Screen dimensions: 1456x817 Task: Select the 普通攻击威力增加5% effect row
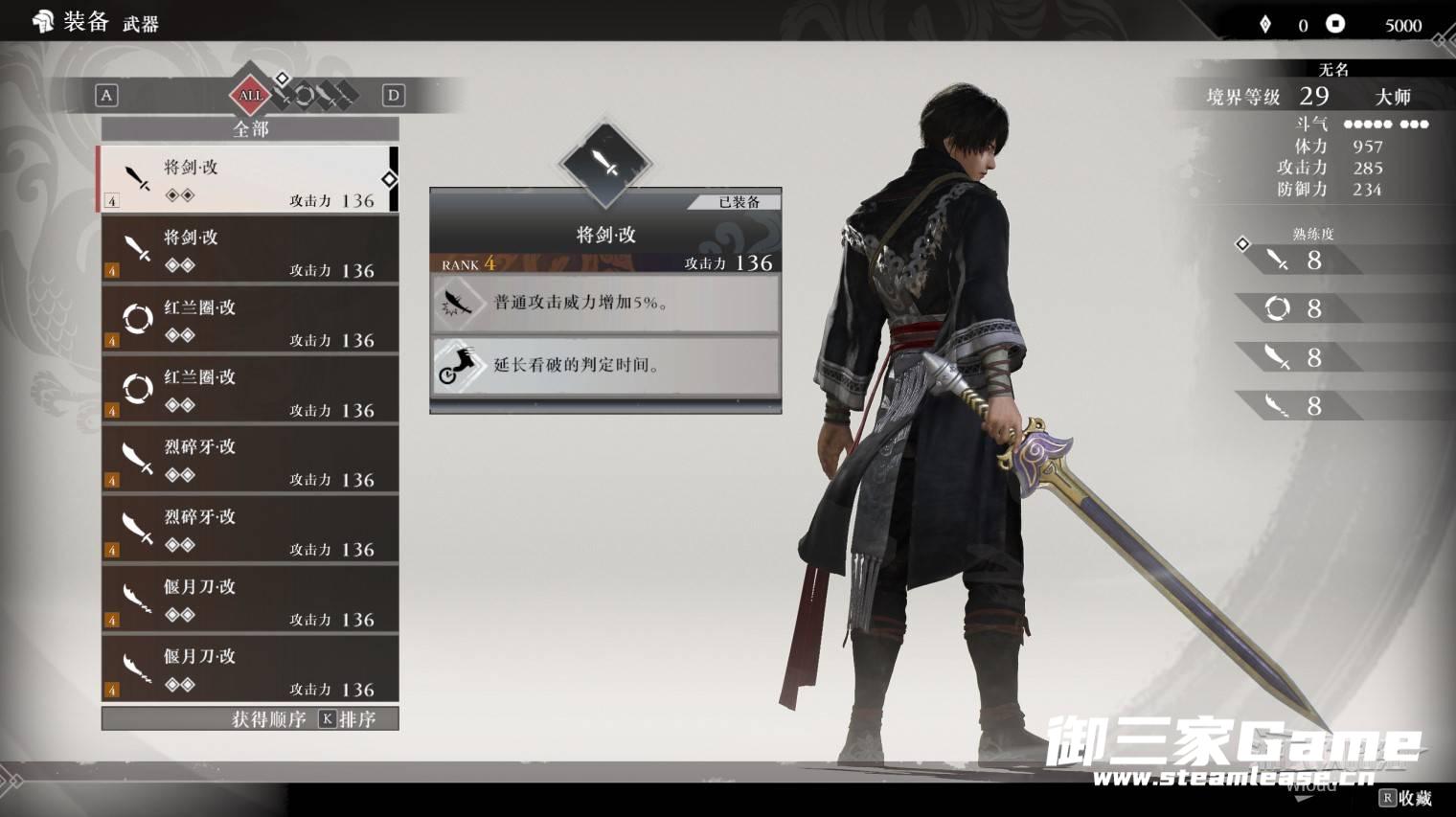pos(605,303)
